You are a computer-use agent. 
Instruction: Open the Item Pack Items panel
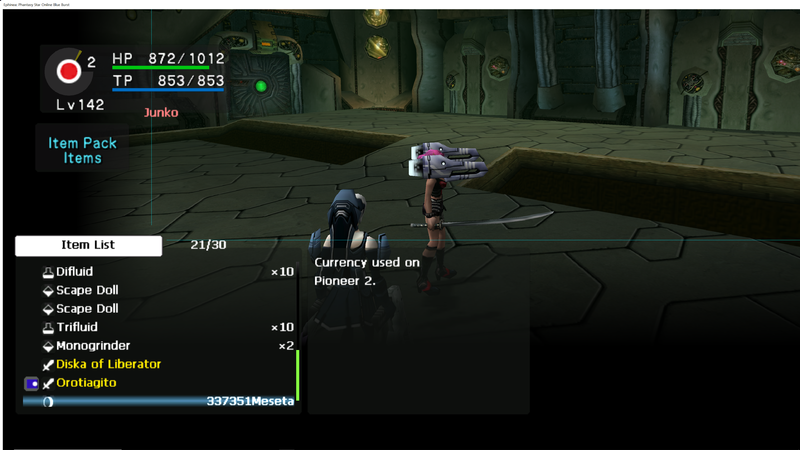(82, 150)
